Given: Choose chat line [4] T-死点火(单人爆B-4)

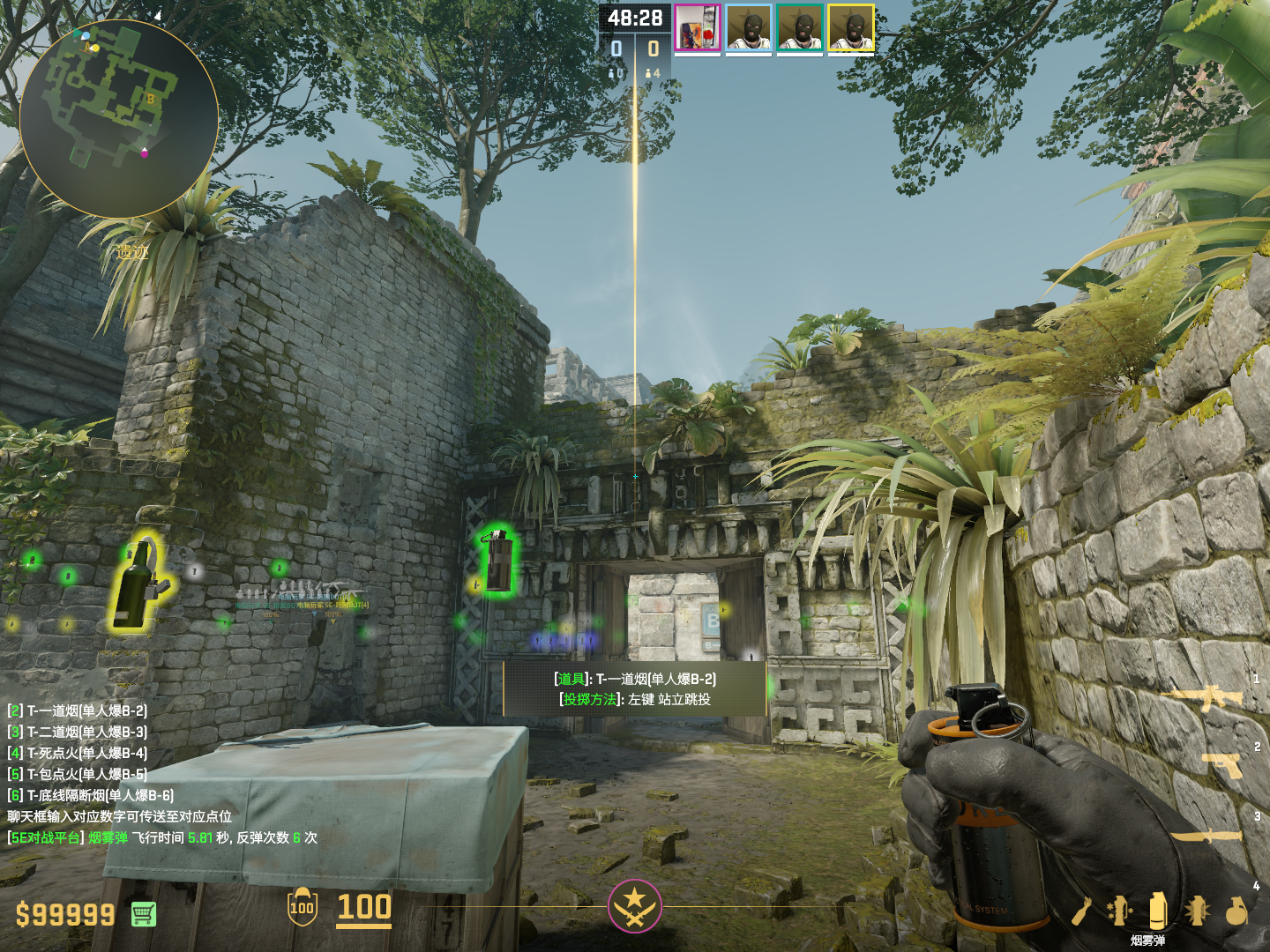Looking at the screenshot, I should coord(78,753).
